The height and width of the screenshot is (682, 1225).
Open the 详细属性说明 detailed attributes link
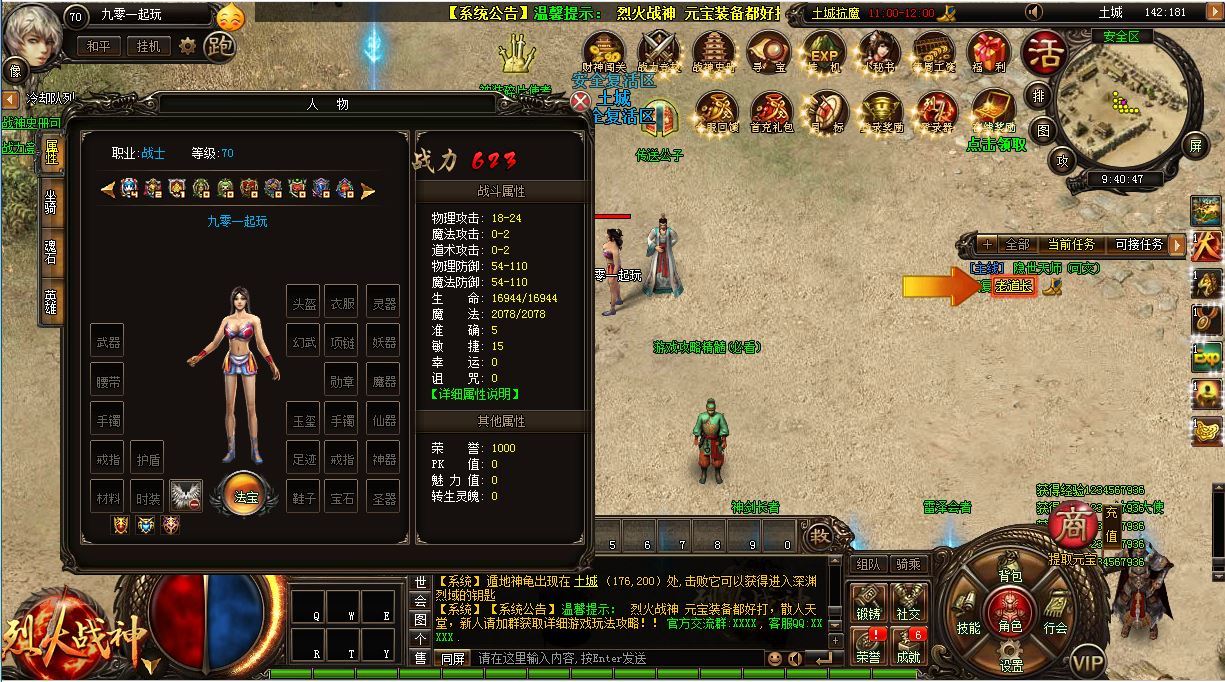point(476,394)
